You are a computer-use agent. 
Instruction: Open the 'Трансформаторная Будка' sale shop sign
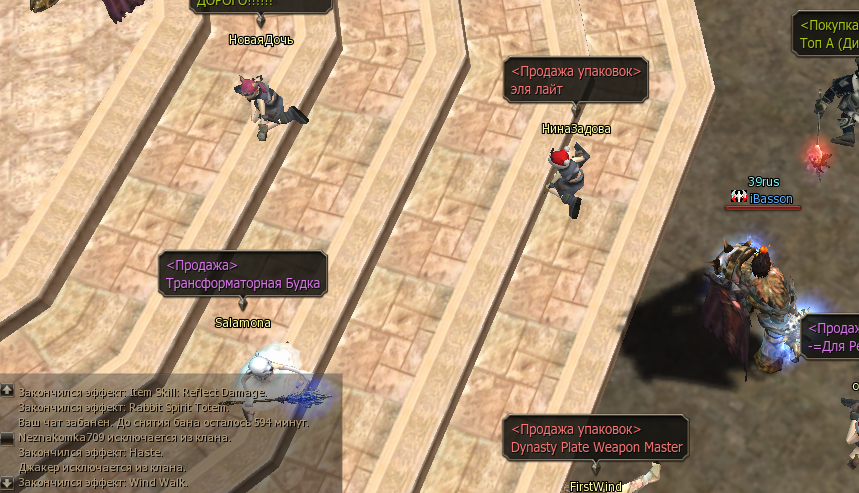[x=243, y=274]
